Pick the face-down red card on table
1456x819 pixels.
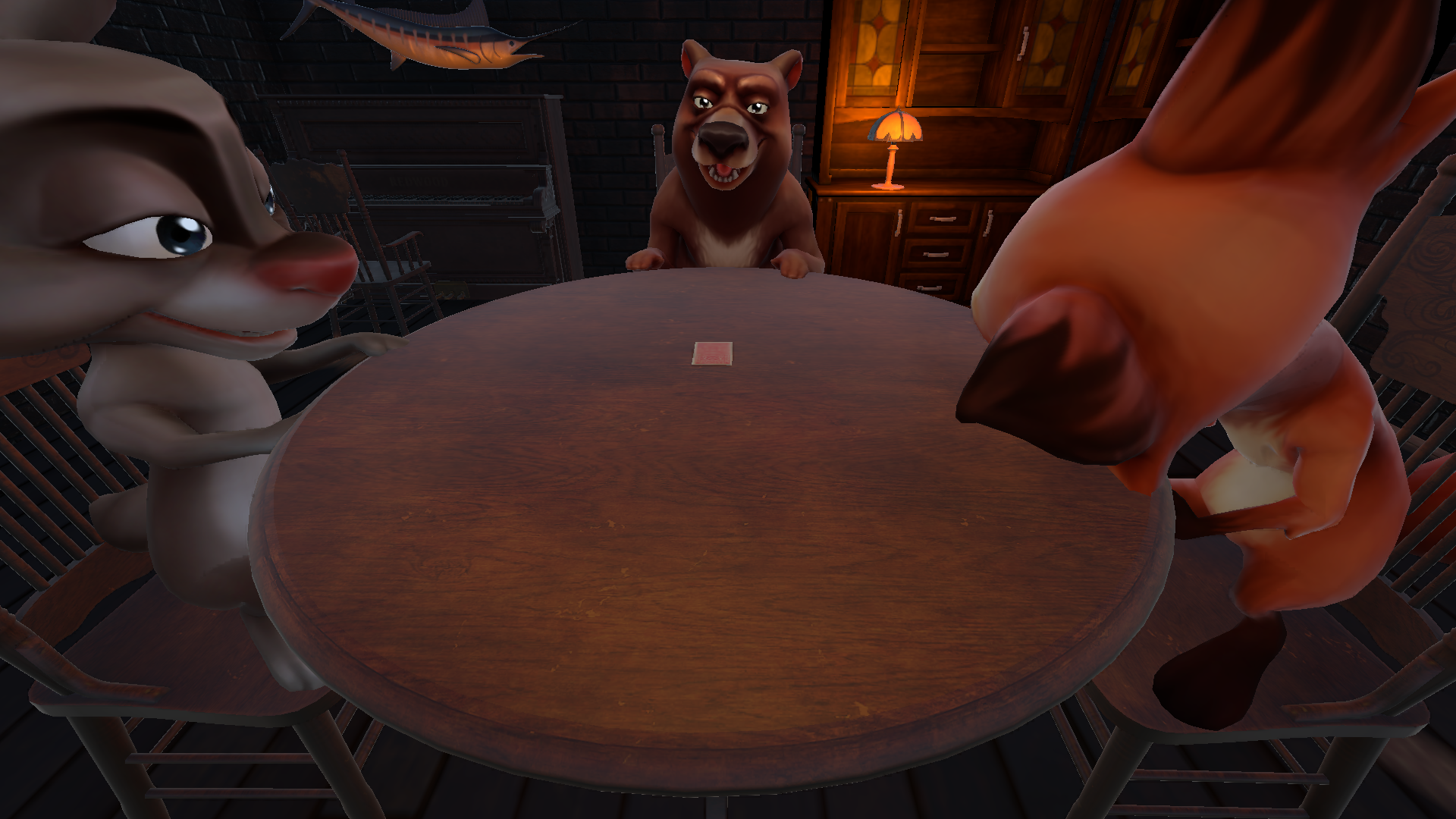point(712,353)
